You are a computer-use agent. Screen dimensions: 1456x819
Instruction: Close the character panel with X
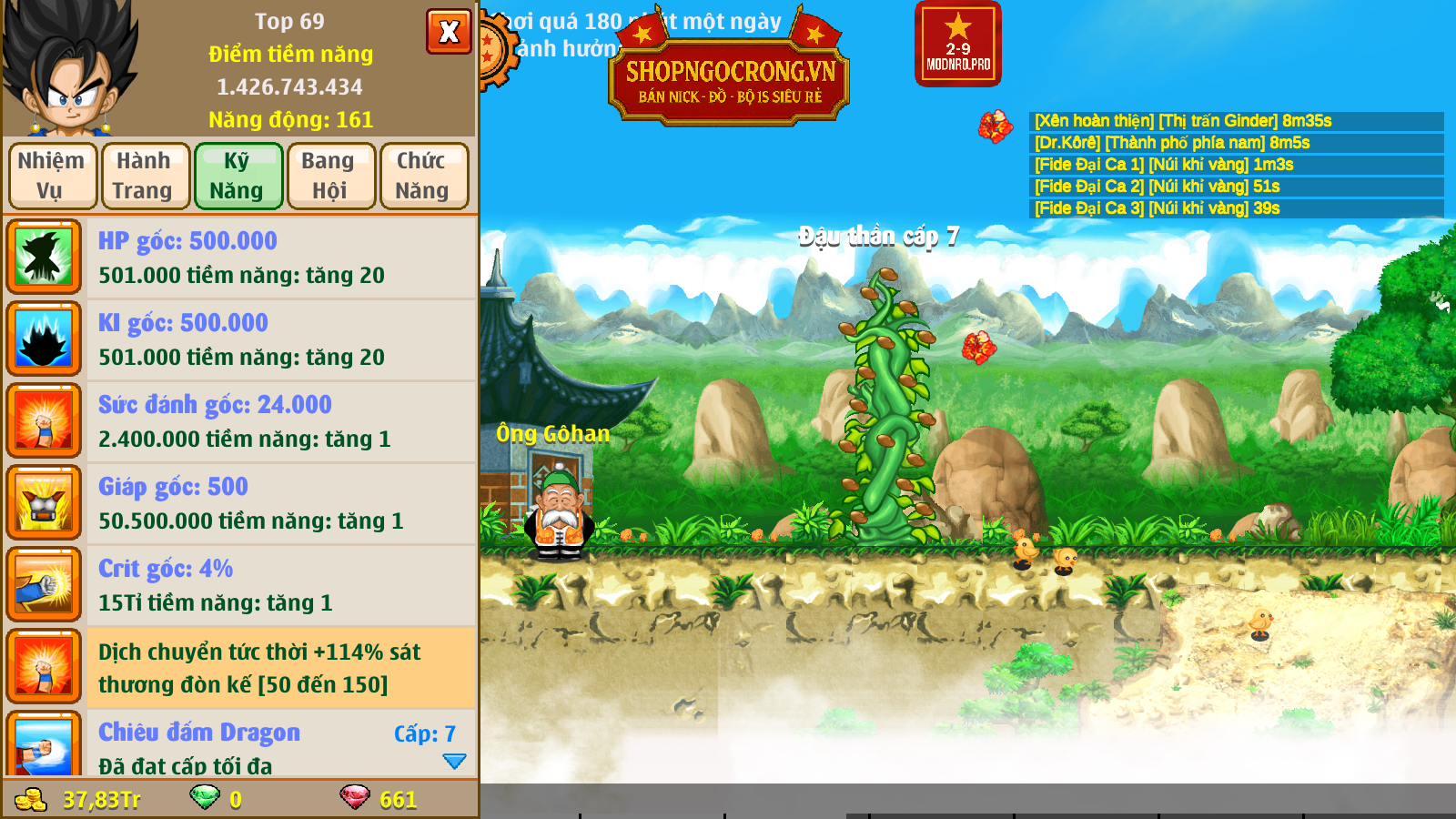(x=449, y=32)
